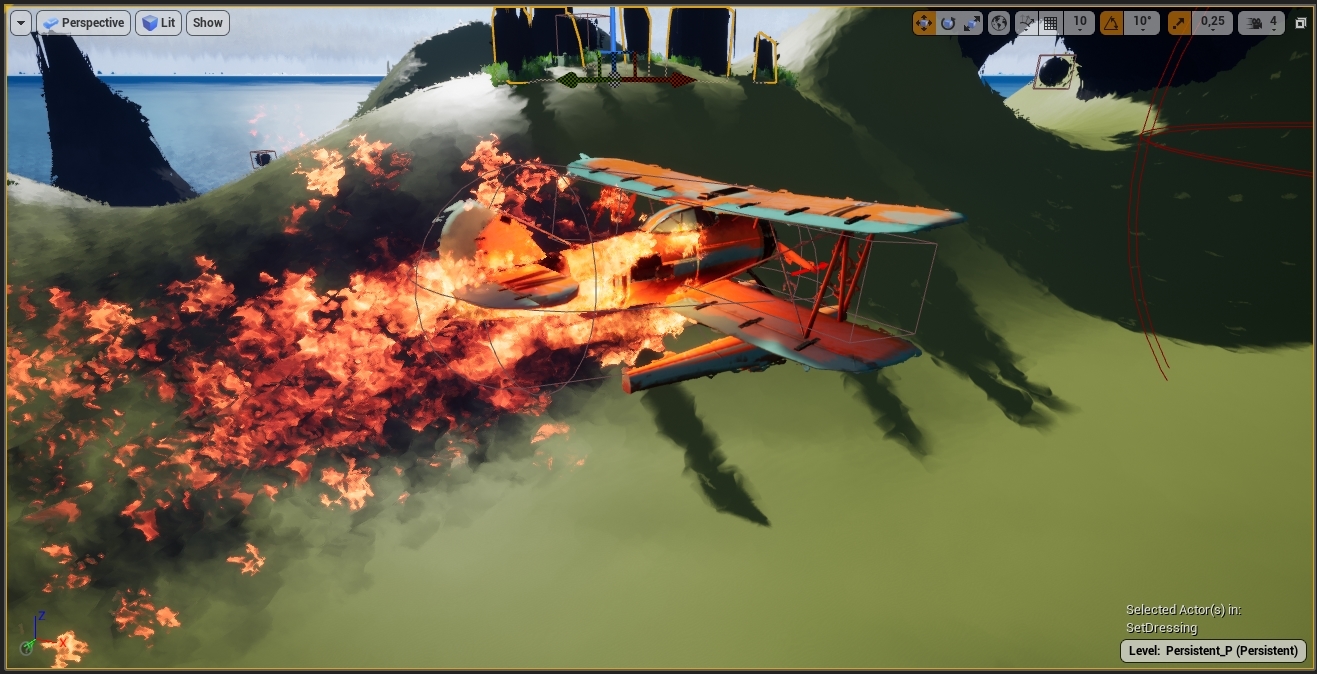
Task: Open the 10° rotation snap dropdown
Action: (x=1140, y=22)
